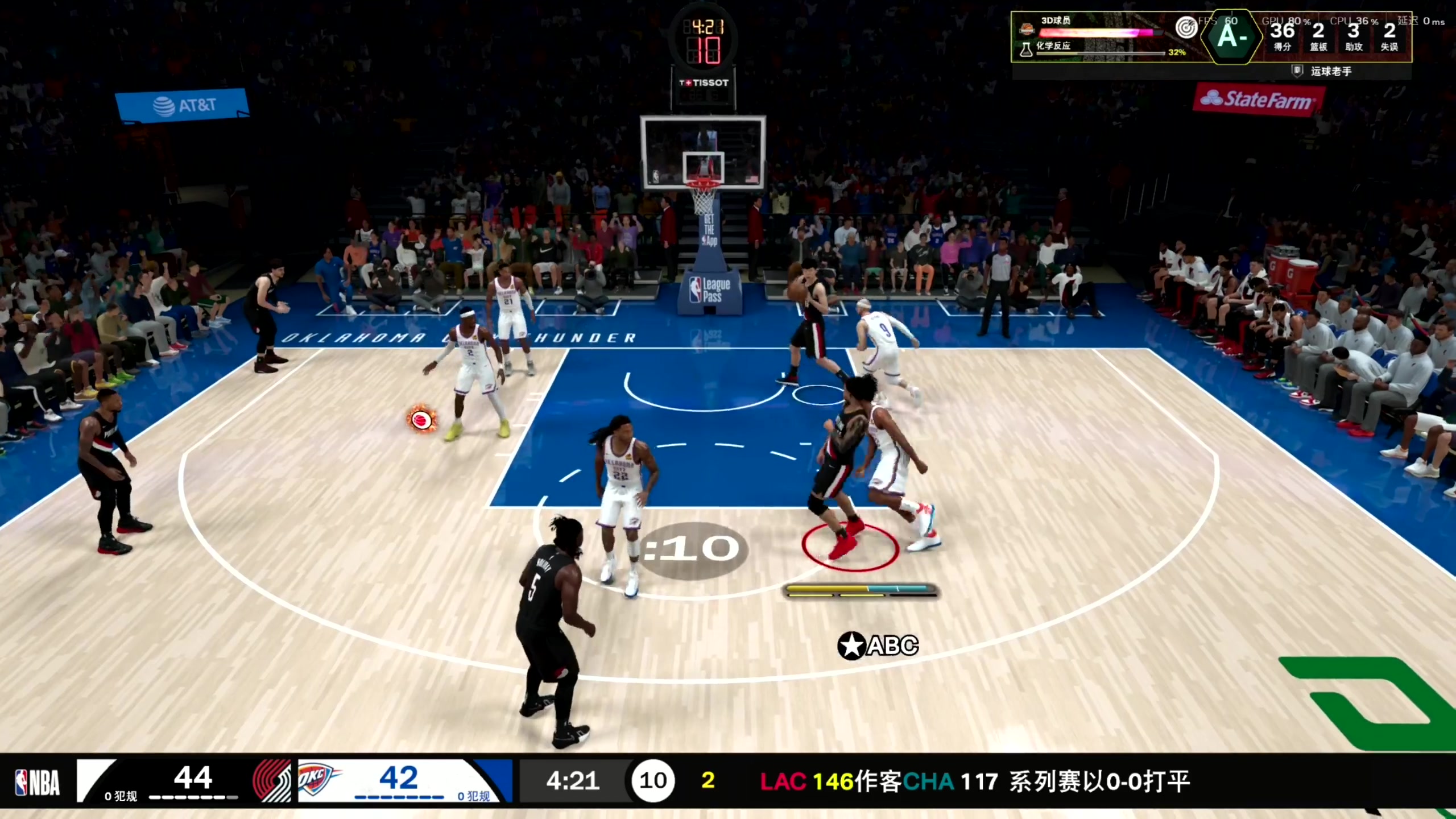
Task: Click the NBA logo on scoreboard
Action: (x=38, y=782)
